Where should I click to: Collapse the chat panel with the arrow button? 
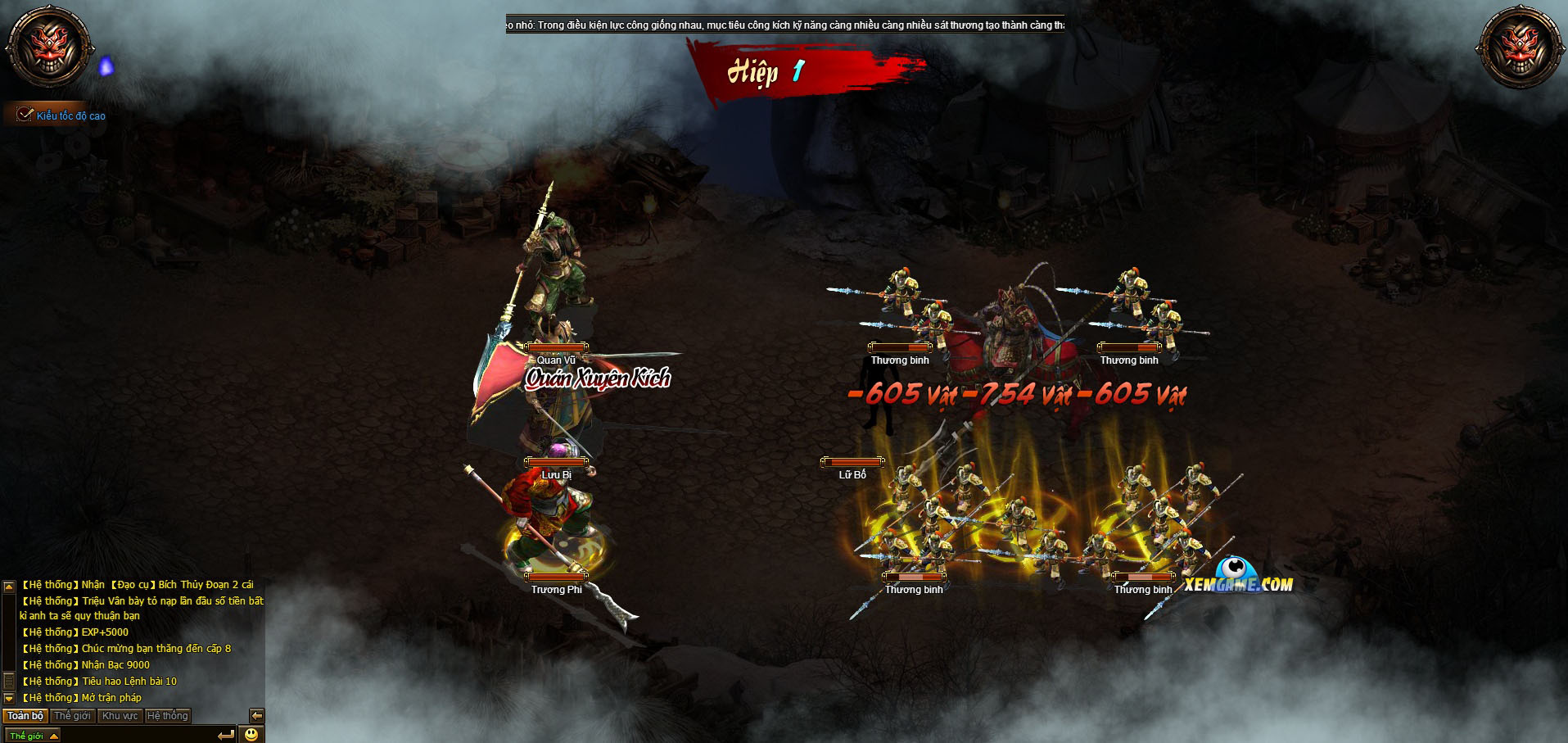coord(256,716)
